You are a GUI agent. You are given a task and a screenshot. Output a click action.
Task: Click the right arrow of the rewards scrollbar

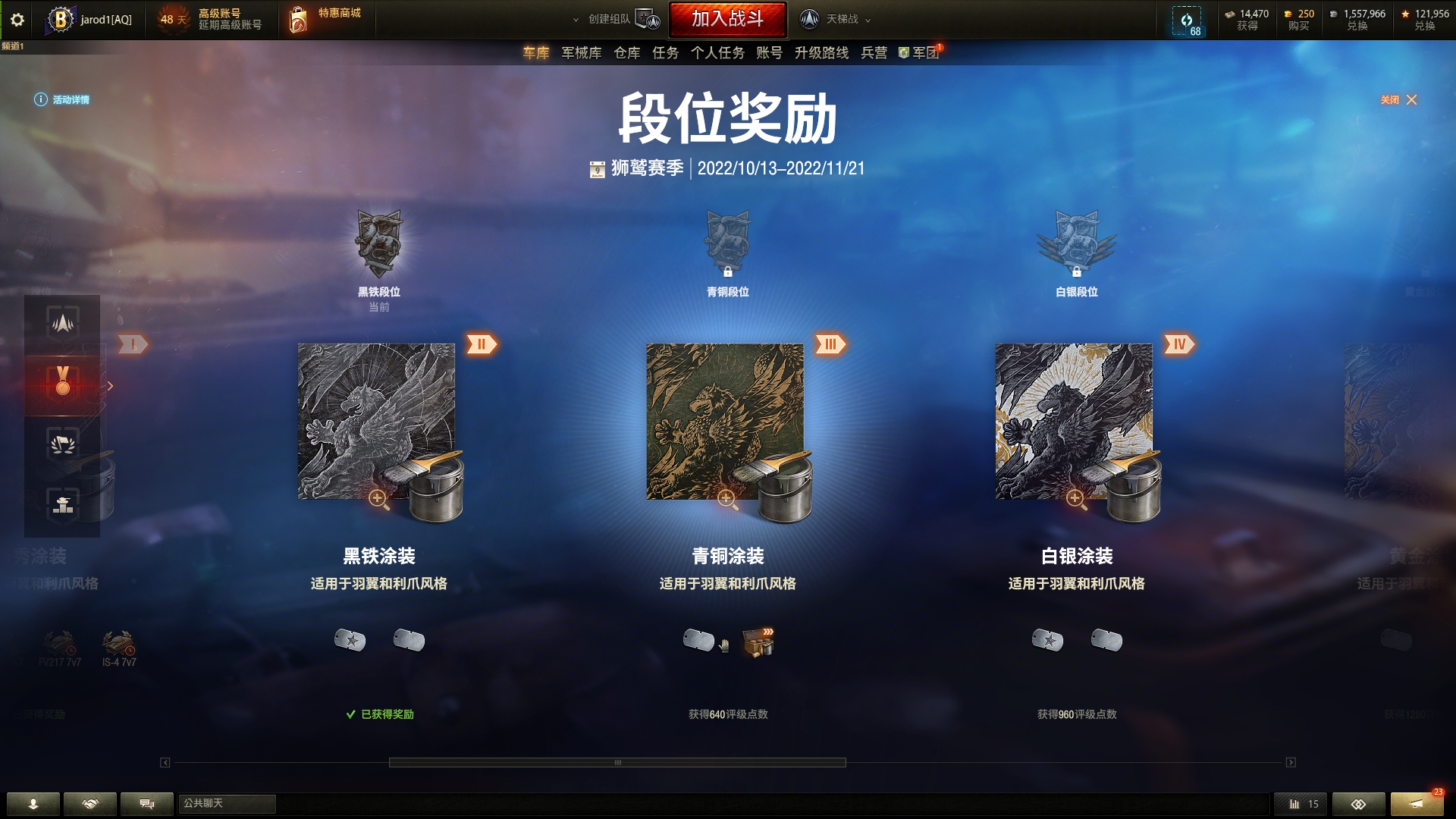(1291, 763)
